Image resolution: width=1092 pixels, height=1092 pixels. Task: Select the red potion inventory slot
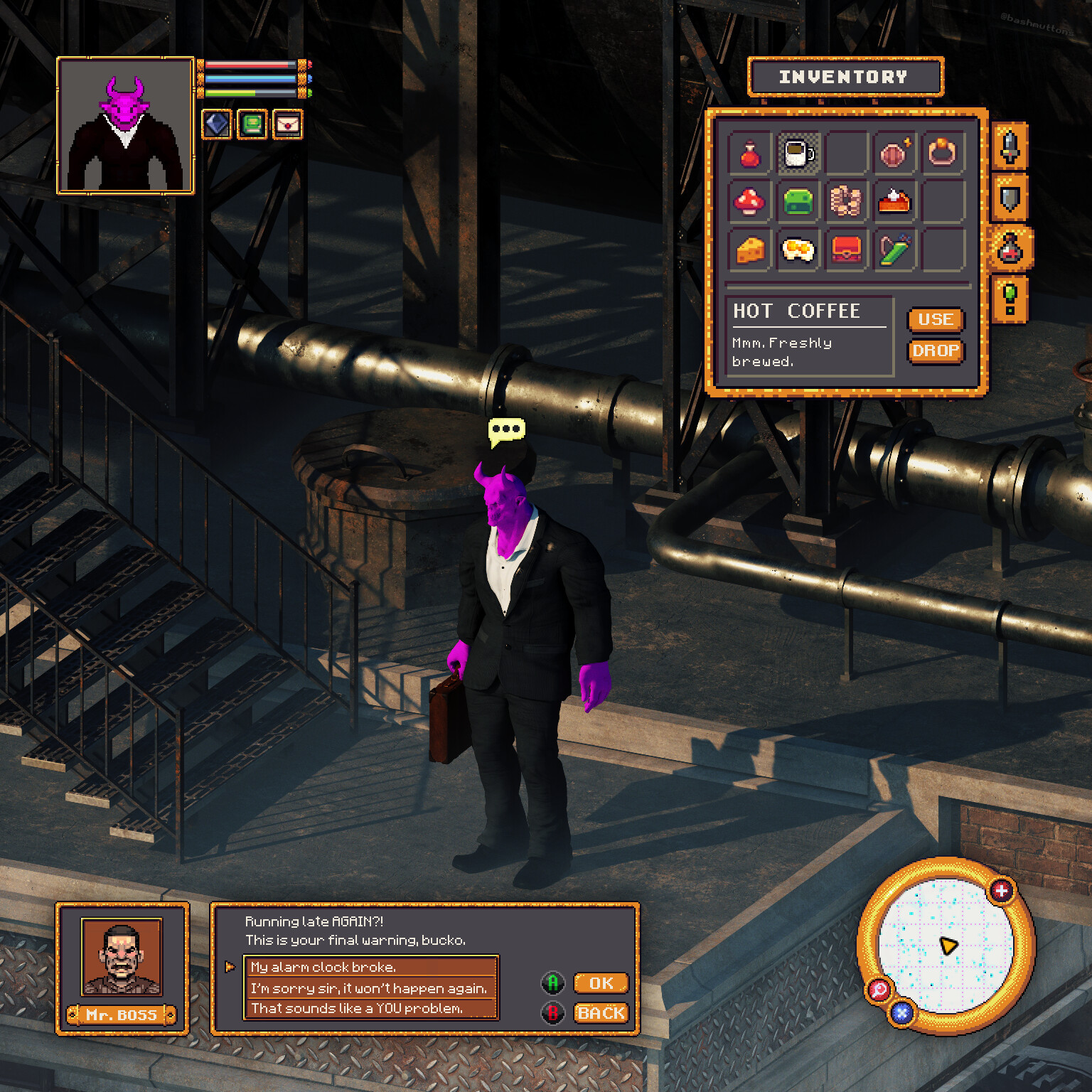pos(750,154)
